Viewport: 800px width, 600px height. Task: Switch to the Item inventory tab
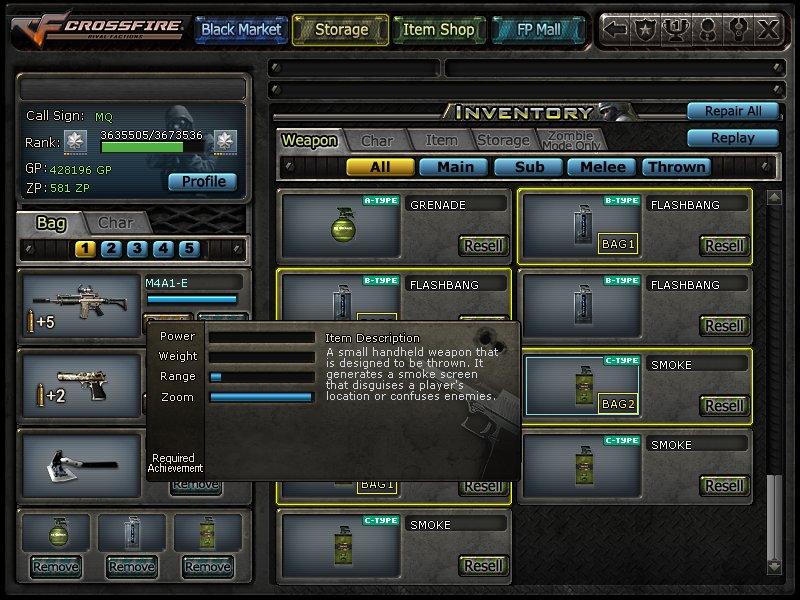[x=441, y=141]
